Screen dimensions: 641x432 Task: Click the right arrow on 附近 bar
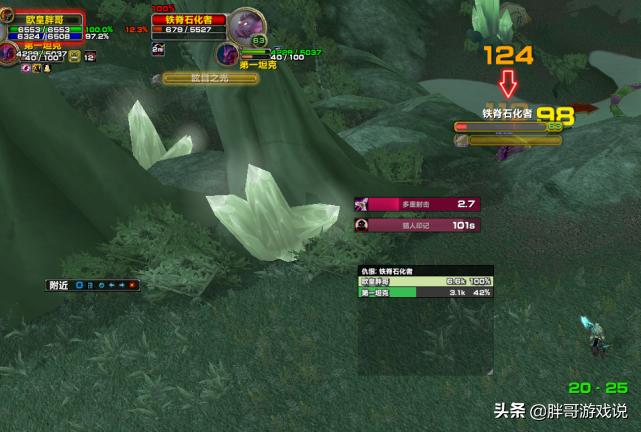[122, 285]
